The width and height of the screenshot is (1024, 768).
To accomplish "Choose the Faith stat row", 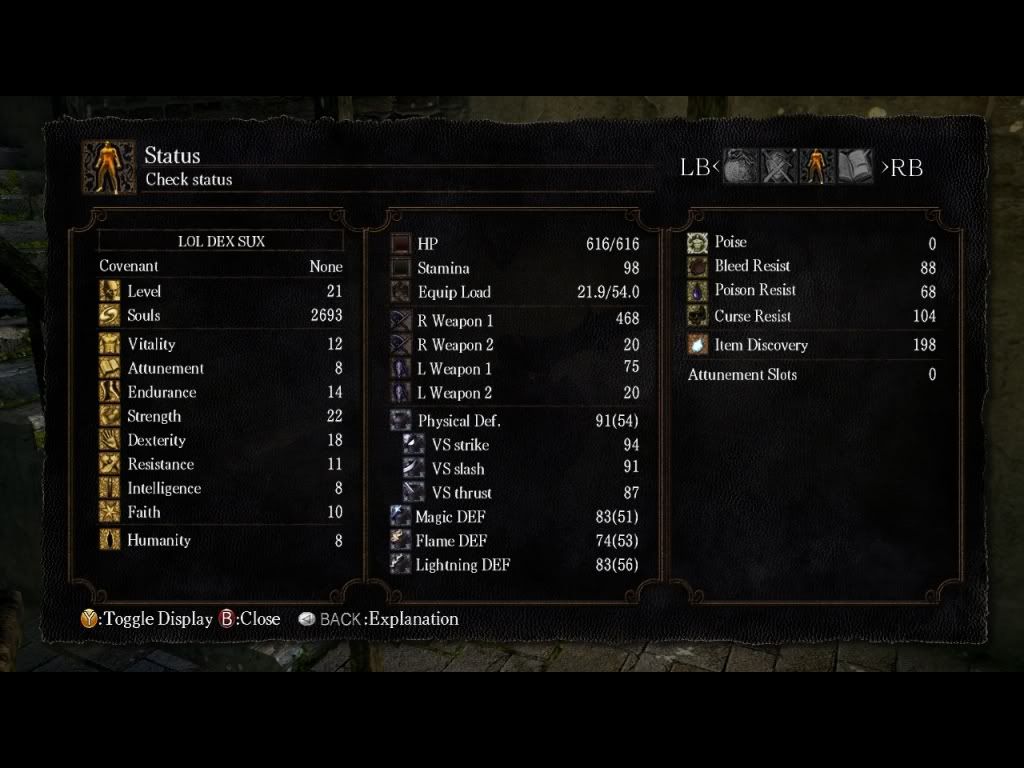I will point(221,512).
